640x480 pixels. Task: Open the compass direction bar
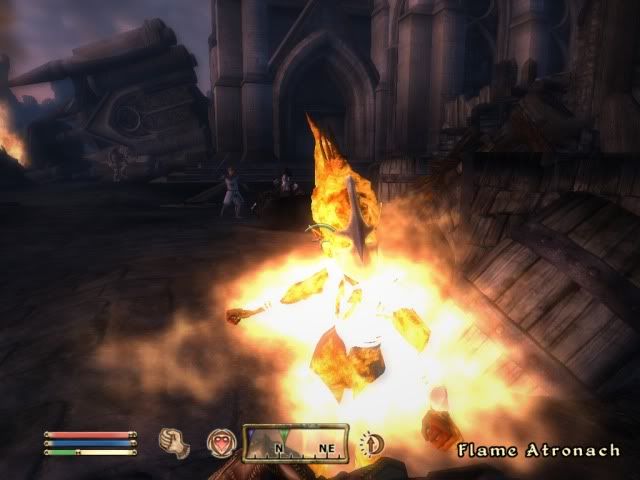(296, 441)
